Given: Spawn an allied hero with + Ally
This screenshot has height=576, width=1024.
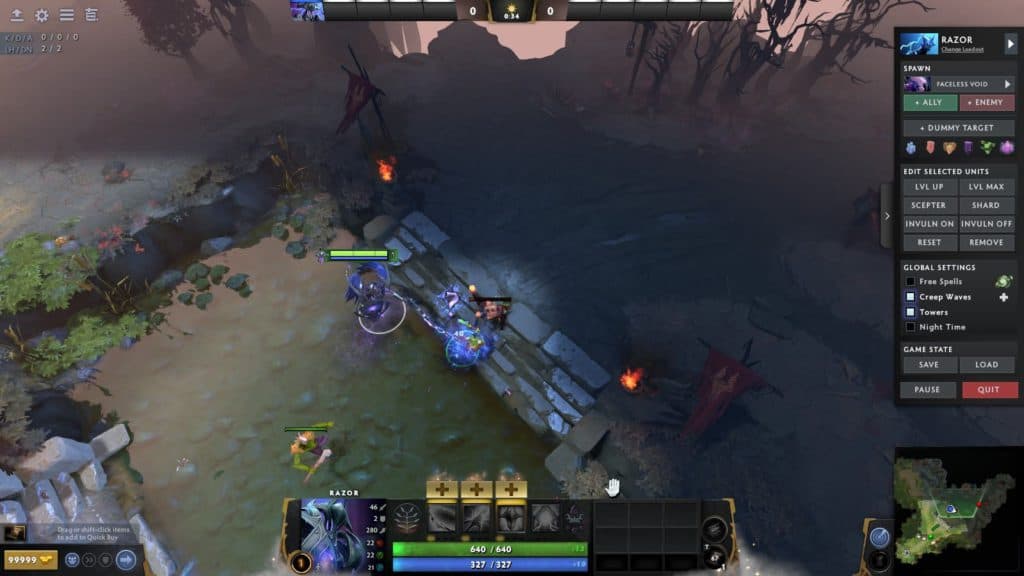Looking at the screenshot, I should pos(929,102).
